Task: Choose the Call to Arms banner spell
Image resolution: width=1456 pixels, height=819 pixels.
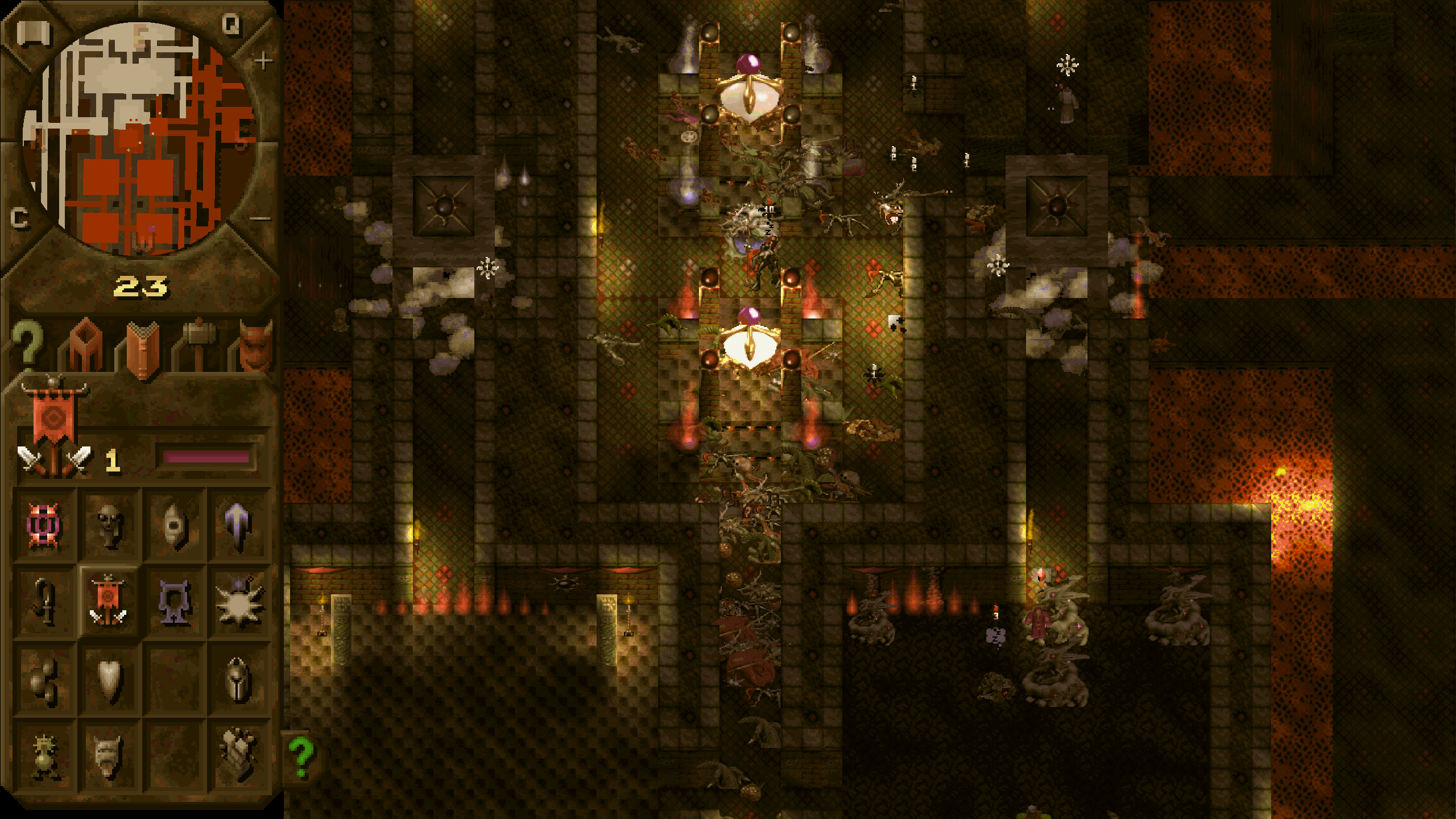Action: [x=108, y=602]
